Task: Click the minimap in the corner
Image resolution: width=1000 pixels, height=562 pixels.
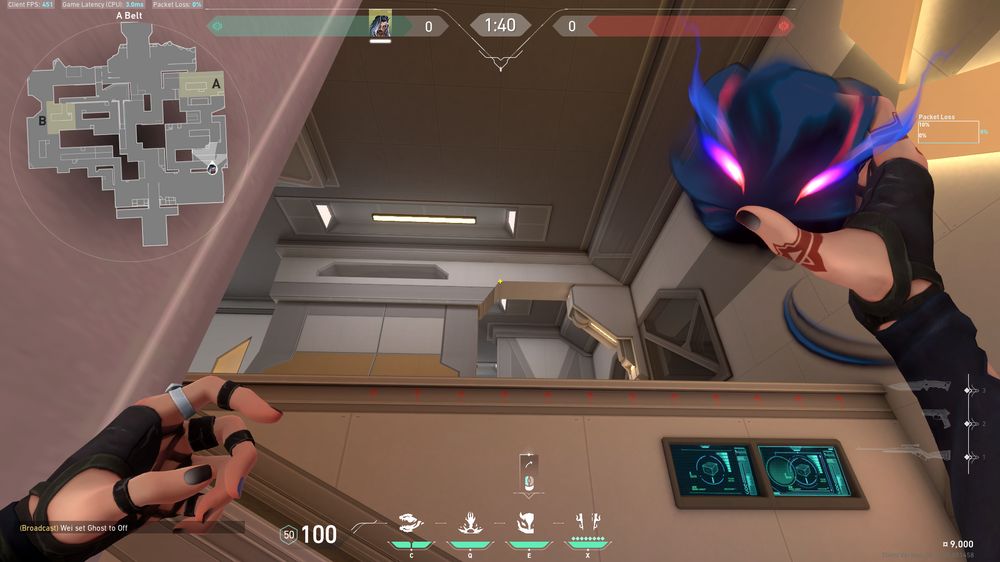Action: tap(127, 133)
